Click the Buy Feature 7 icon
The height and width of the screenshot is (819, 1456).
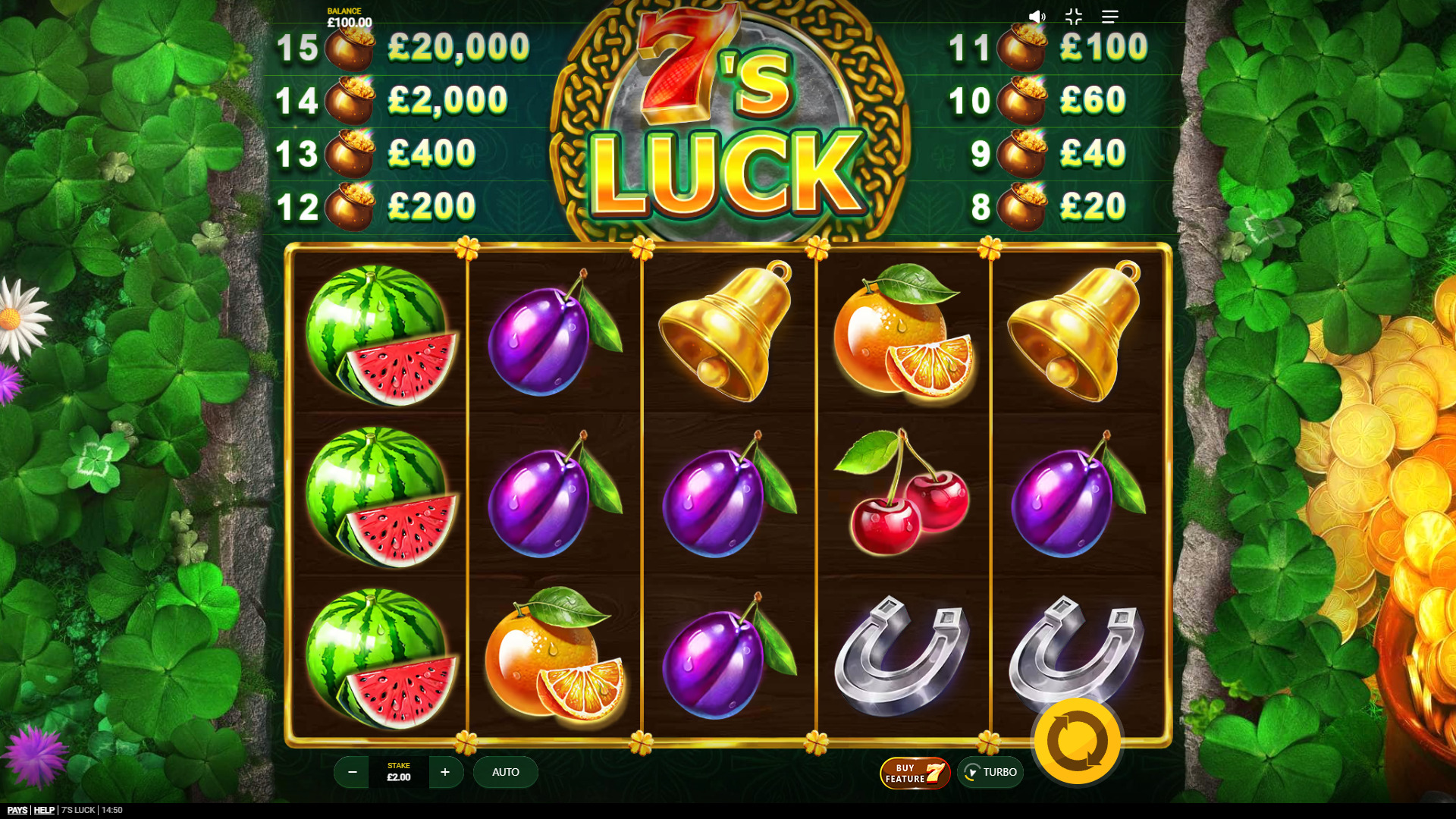pos(936,772)
